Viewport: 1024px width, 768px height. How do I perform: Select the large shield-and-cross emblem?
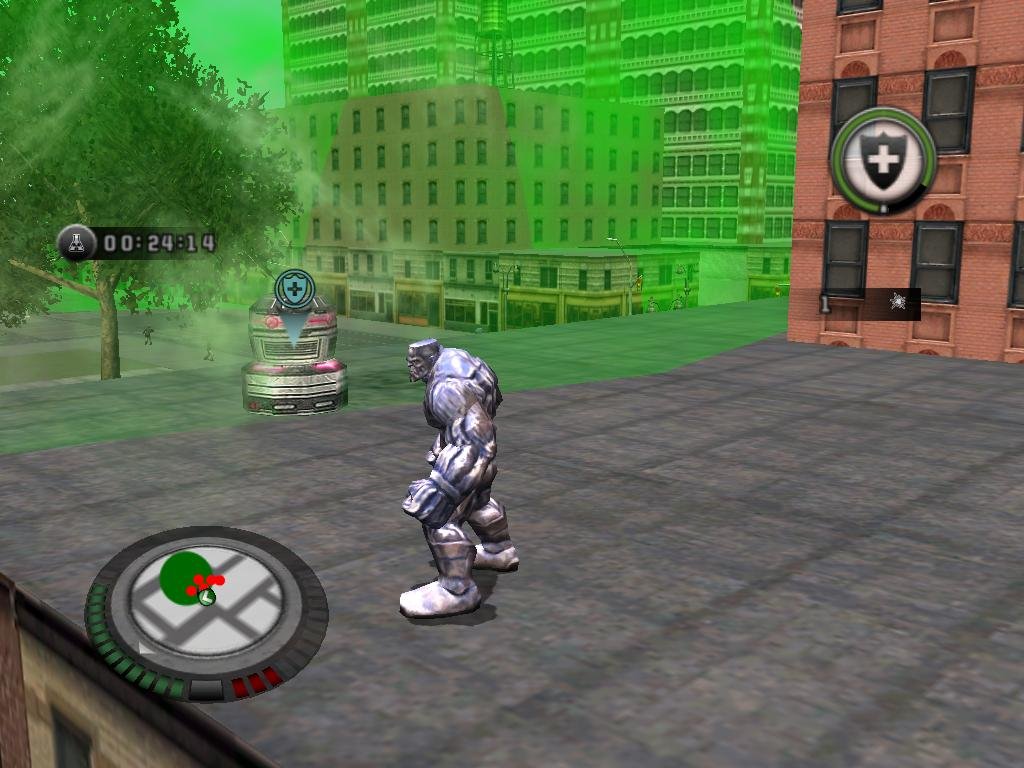tap(881, 159)
